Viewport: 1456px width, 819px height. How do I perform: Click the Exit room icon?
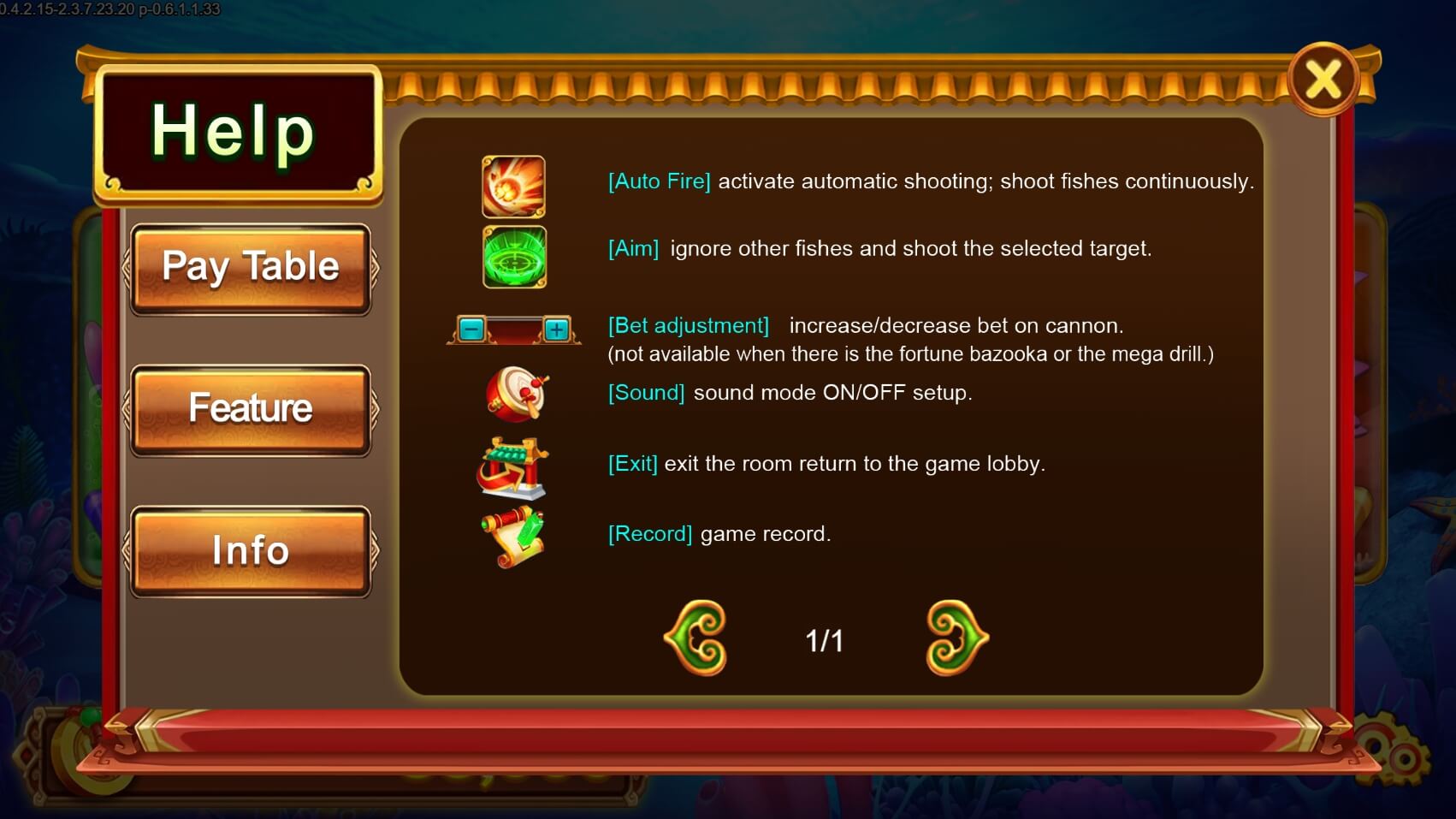512,466
